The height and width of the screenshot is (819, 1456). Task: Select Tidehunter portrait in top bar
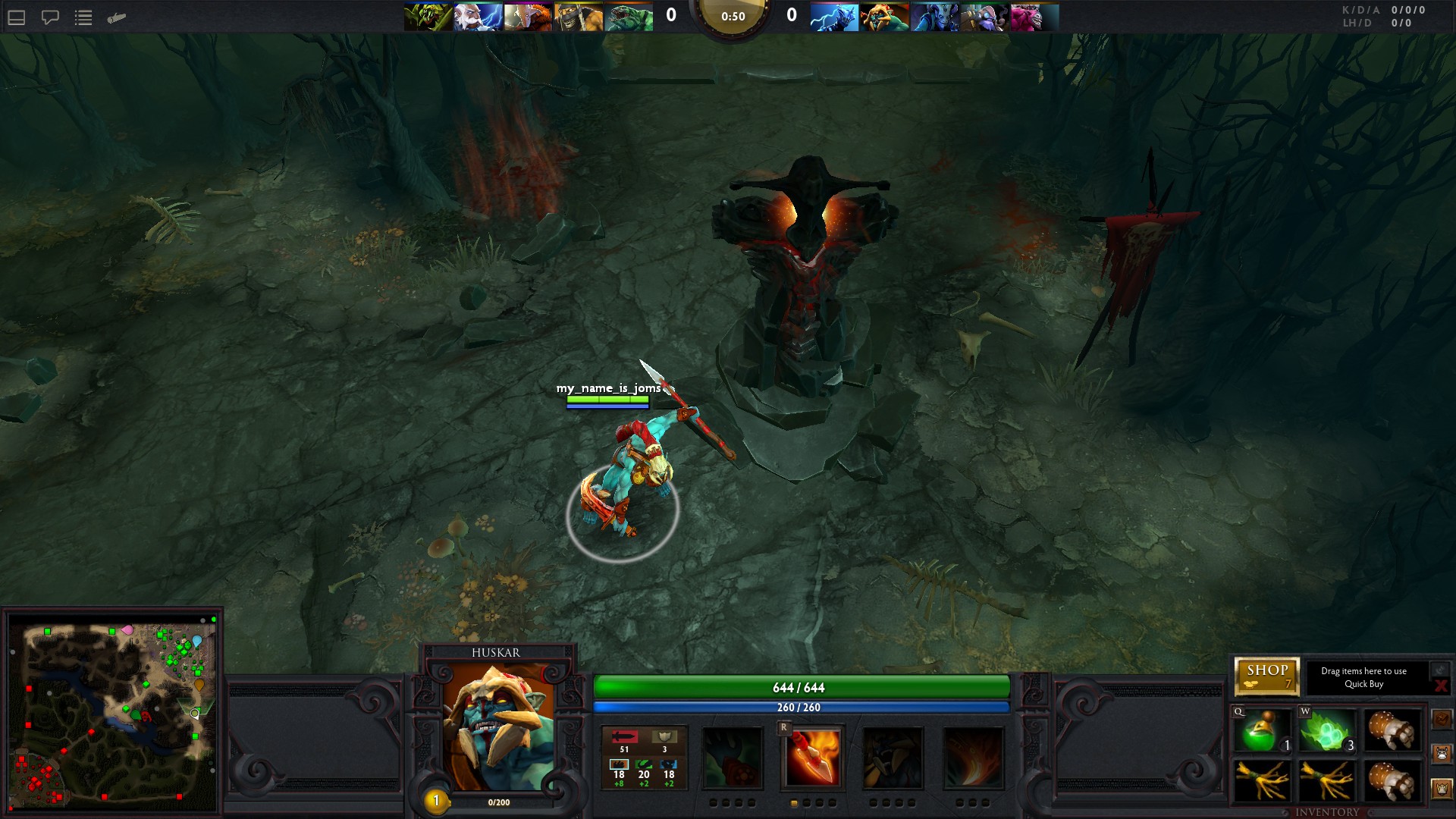[629, 17]
